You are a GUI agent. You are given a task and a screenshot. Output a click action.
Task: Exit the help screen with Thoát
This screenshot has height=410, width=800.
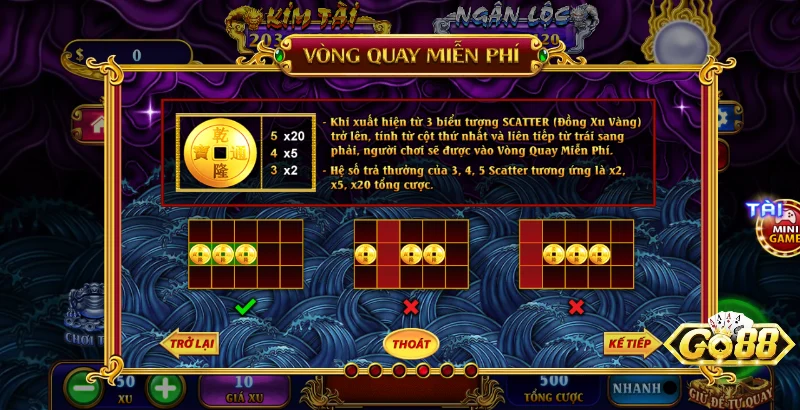pyautogui.click(x=411, y=343)
